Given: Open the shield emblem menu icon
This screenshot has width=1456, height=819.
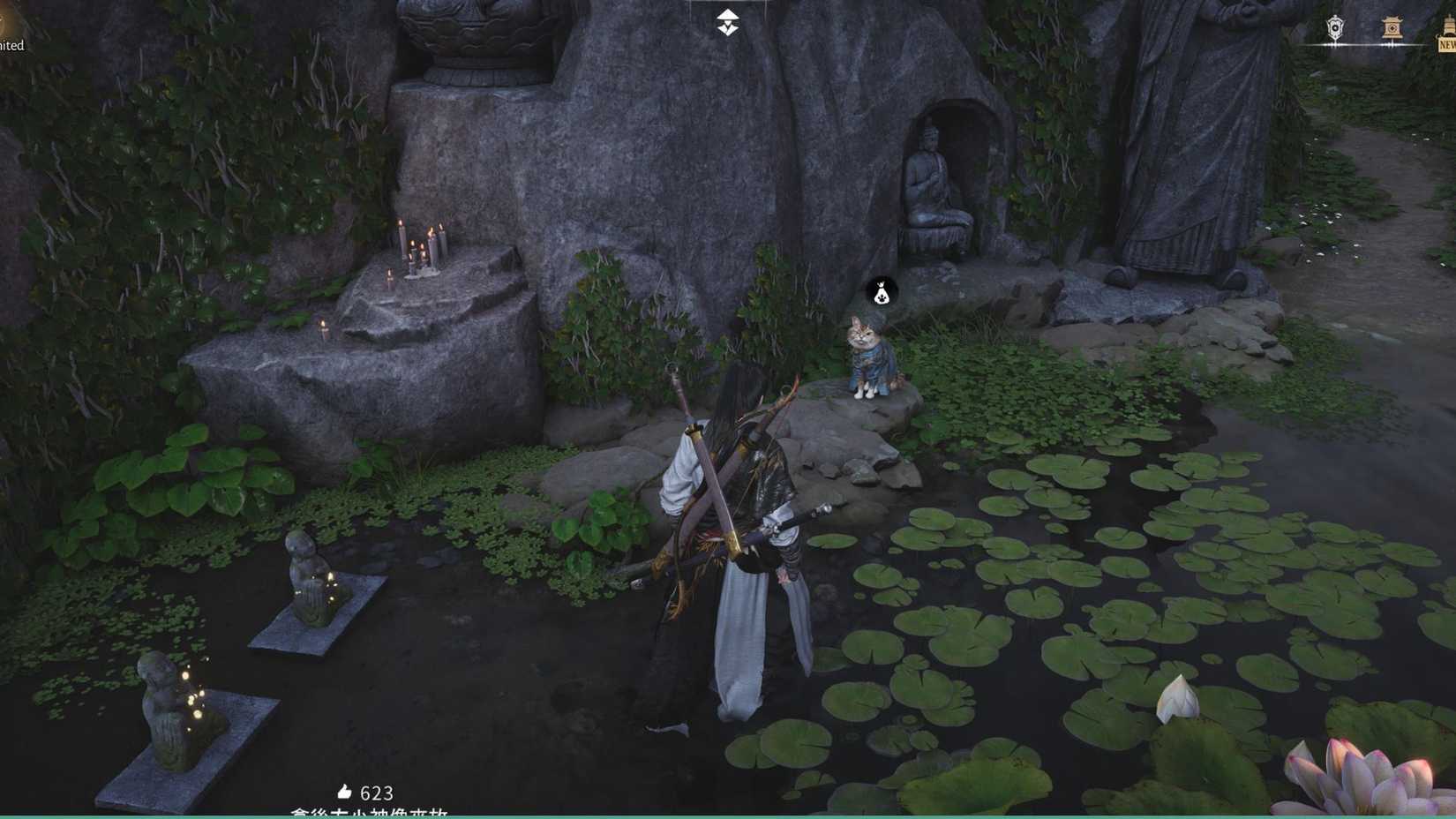Looking at the screenshot, I should 1333,26.
